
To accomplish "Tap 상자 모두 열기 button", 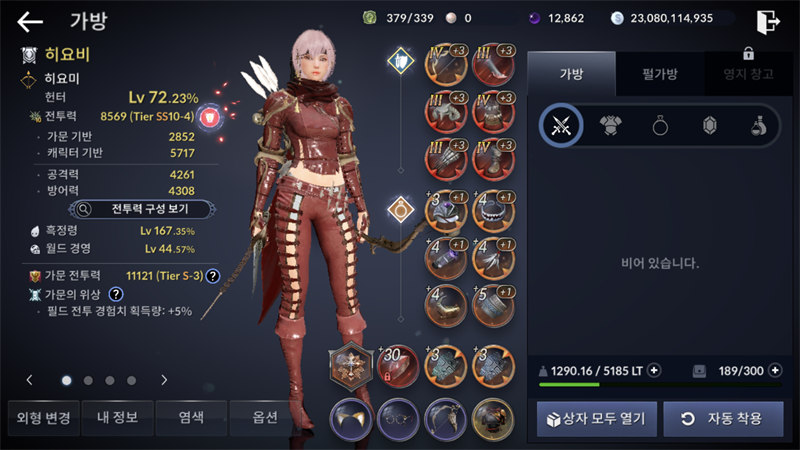I will tap(597, 418).
